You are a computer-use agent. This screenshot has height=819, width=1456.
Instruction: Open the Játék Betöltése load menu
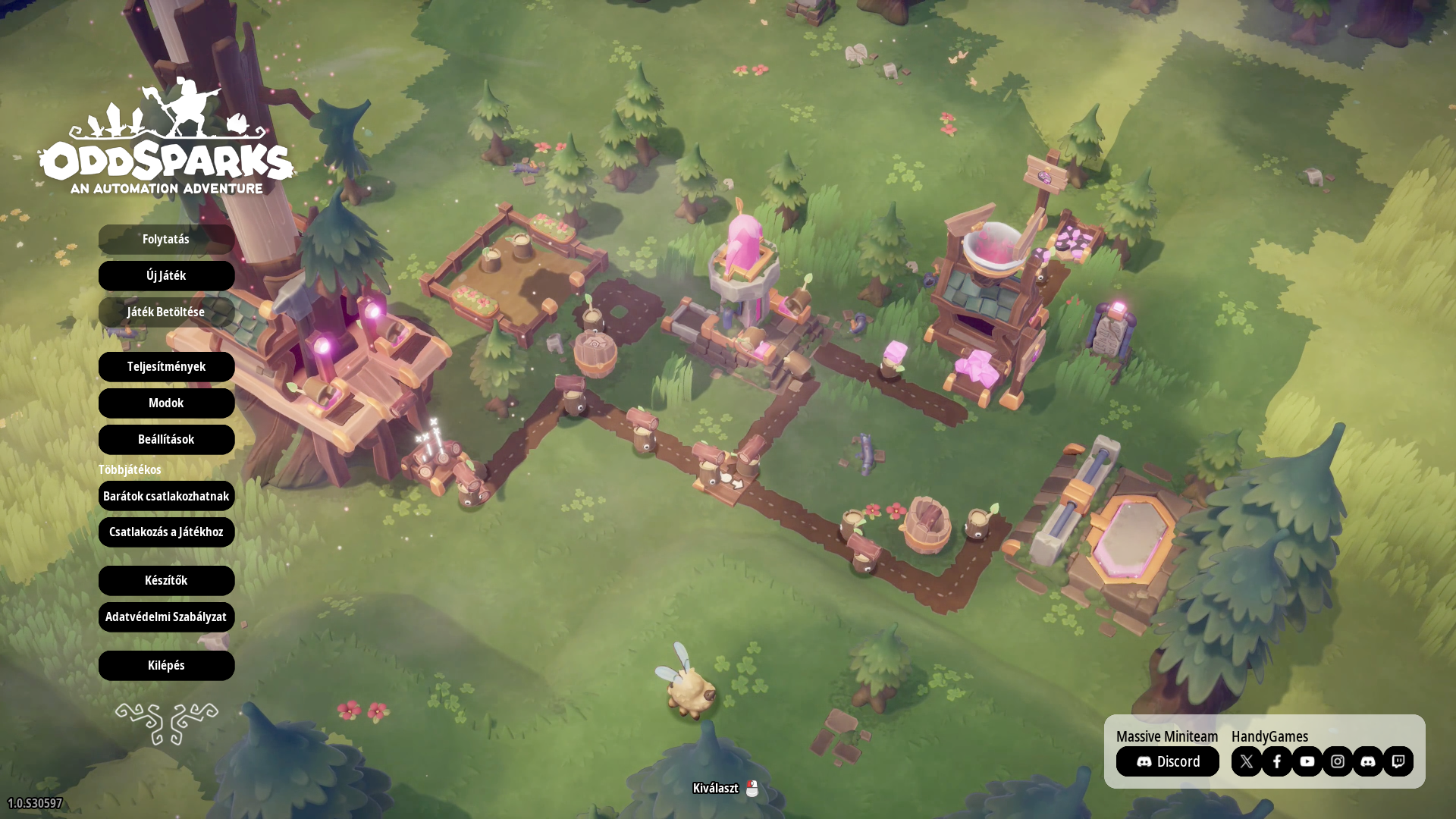point(166,312)
